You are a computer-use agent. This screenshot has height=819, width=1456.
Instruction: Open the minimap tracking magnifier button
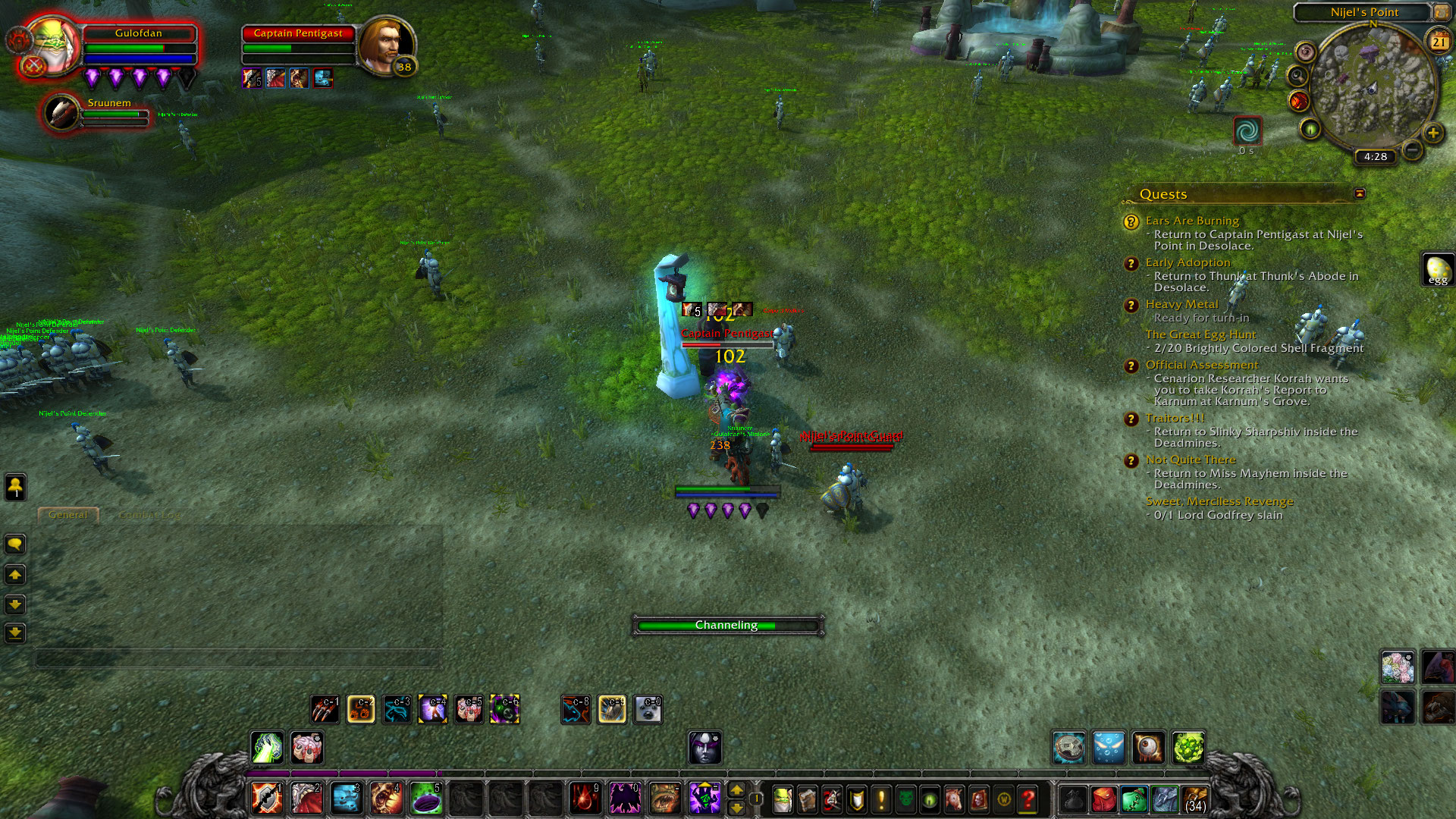(1298, 76)
